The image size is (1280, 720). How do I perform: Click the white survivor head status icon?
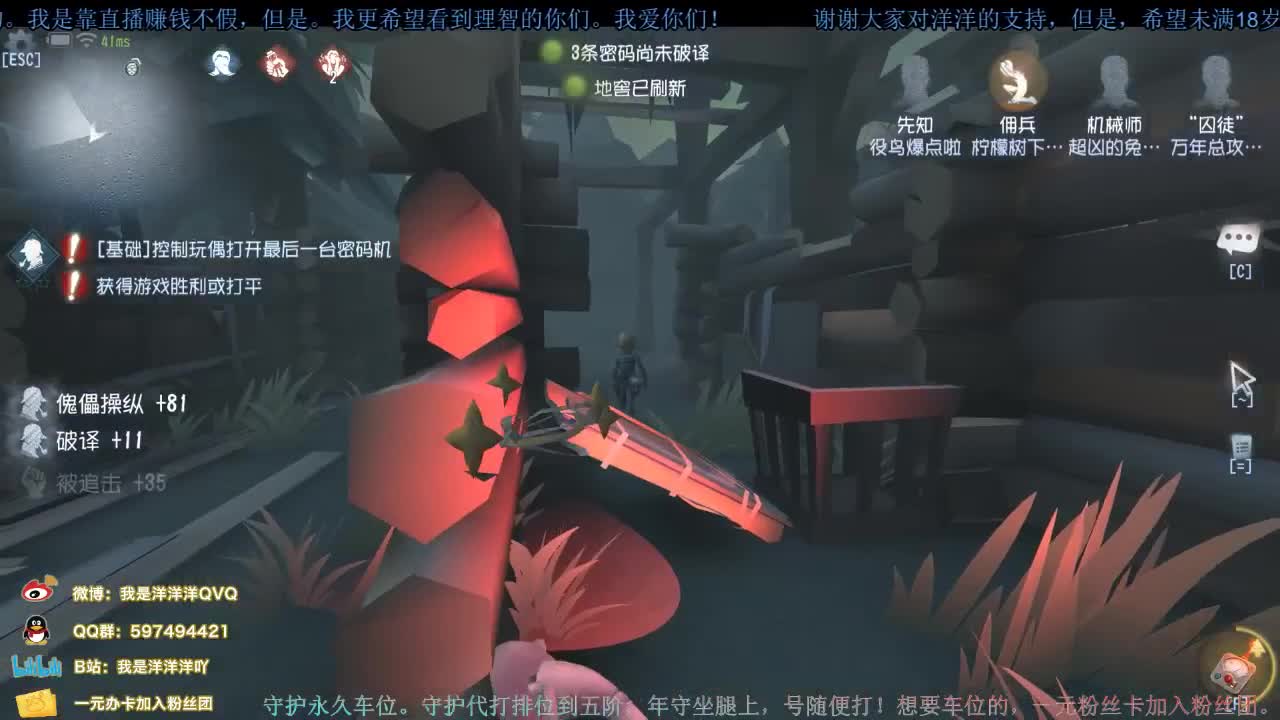click(221, 64)
